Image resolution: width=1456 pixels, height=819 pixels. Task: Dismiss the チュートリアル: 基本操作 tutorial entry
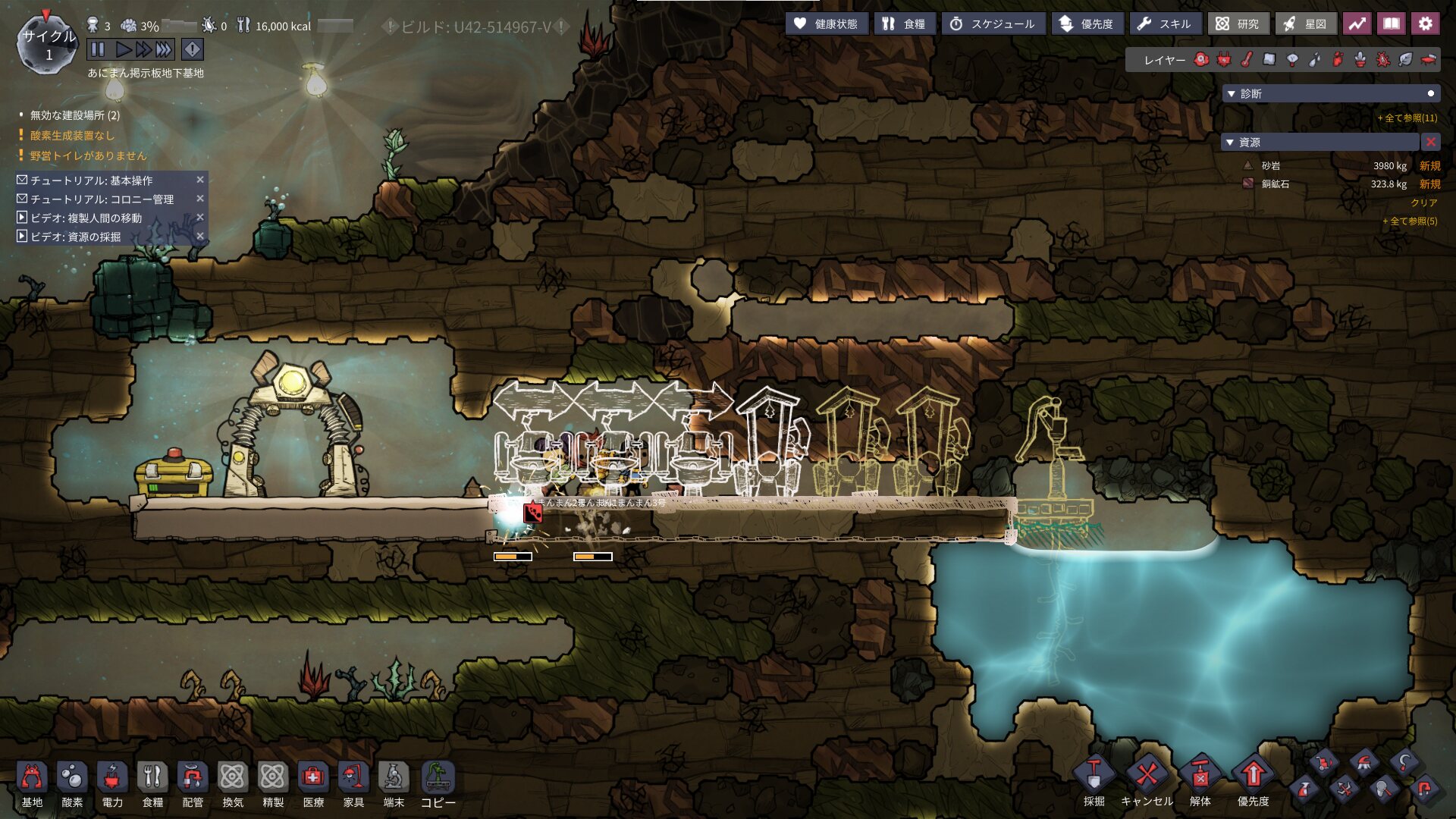click(200, 180)
